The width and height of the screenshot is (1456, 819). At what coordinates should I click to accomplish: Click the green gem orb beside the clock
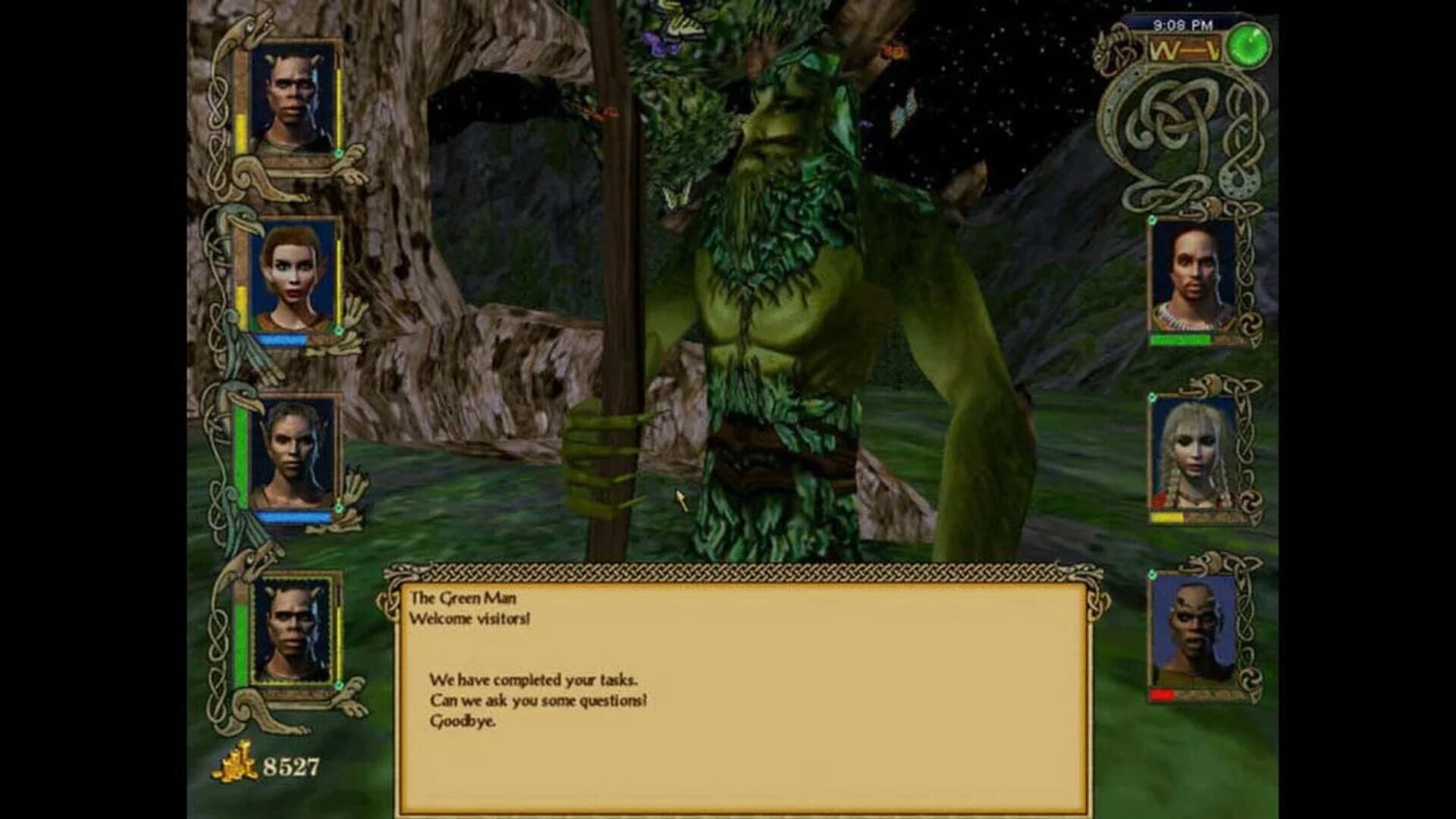(1248, 45)
